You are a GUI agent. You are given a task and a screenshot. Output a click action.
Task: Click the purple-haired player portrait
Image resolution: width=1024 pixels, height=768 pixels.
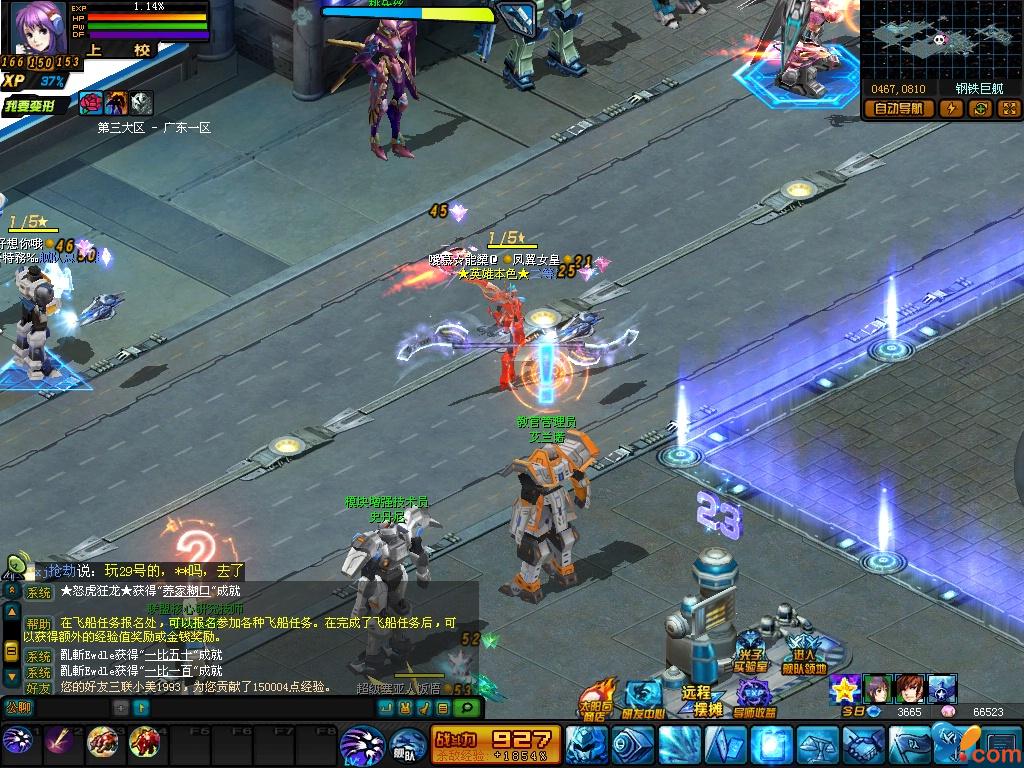tap(38, 28)
